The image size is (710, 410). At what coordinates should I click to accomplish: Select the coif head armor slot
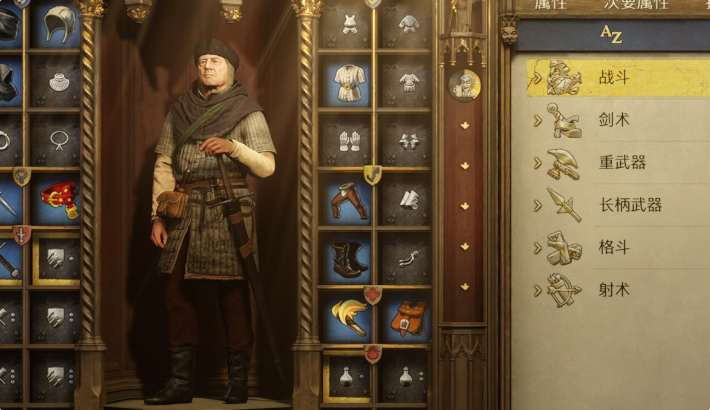(59, 25)
